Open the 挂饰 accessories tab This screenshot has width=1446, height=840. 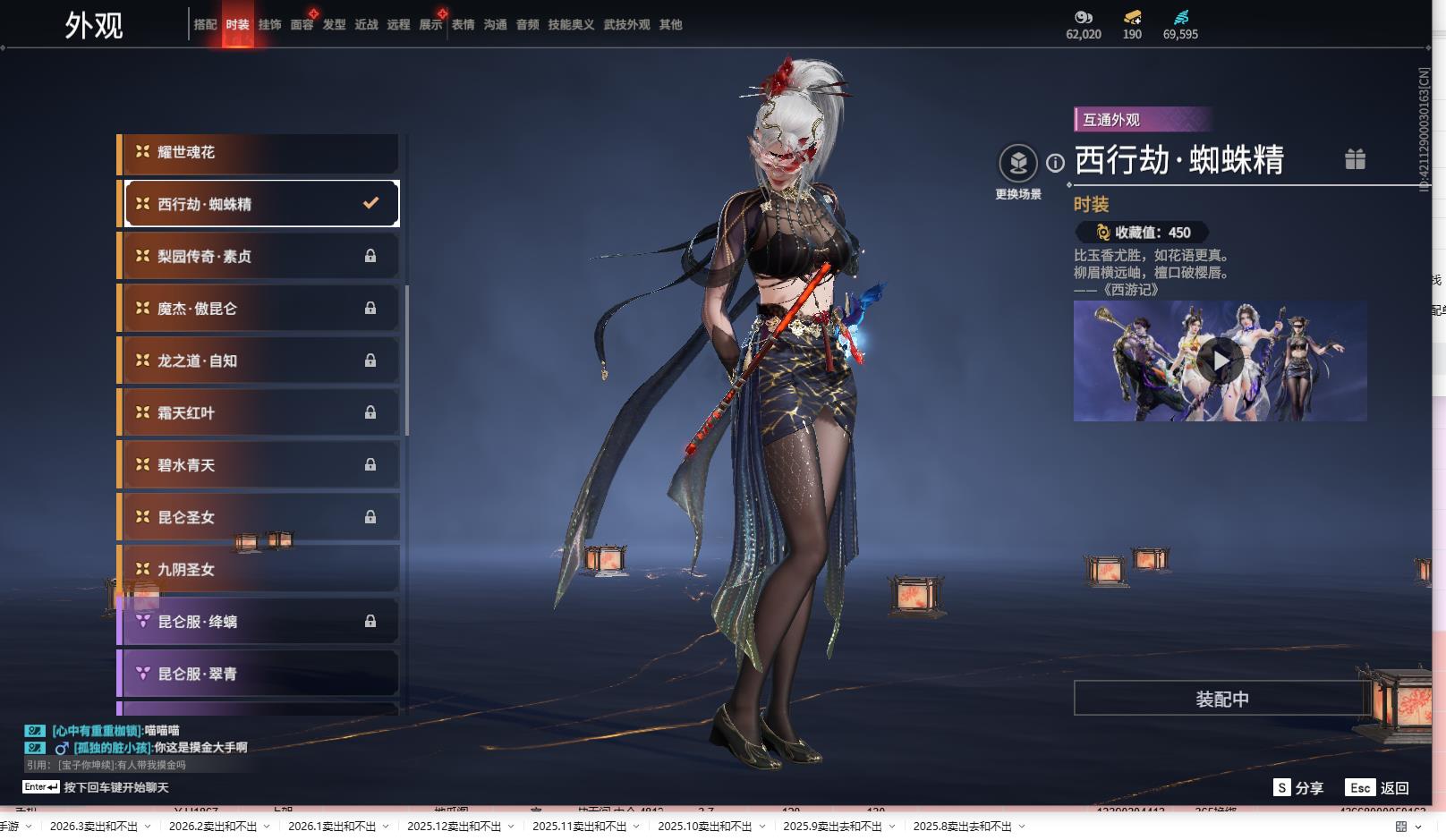(269, 25)
